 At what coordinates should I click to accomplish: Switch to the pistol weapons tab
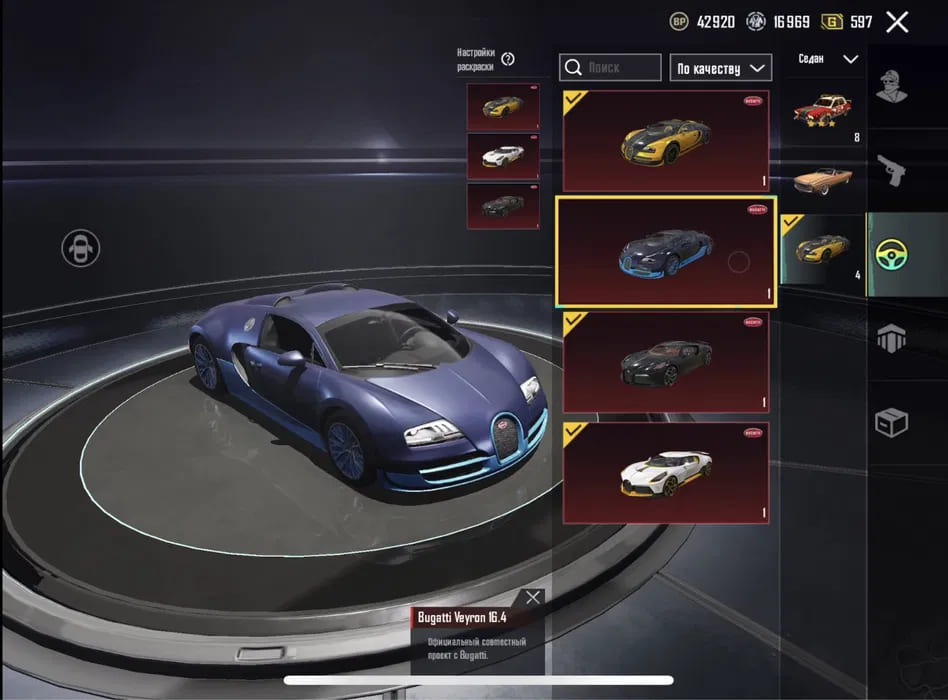tap(891, 170)
